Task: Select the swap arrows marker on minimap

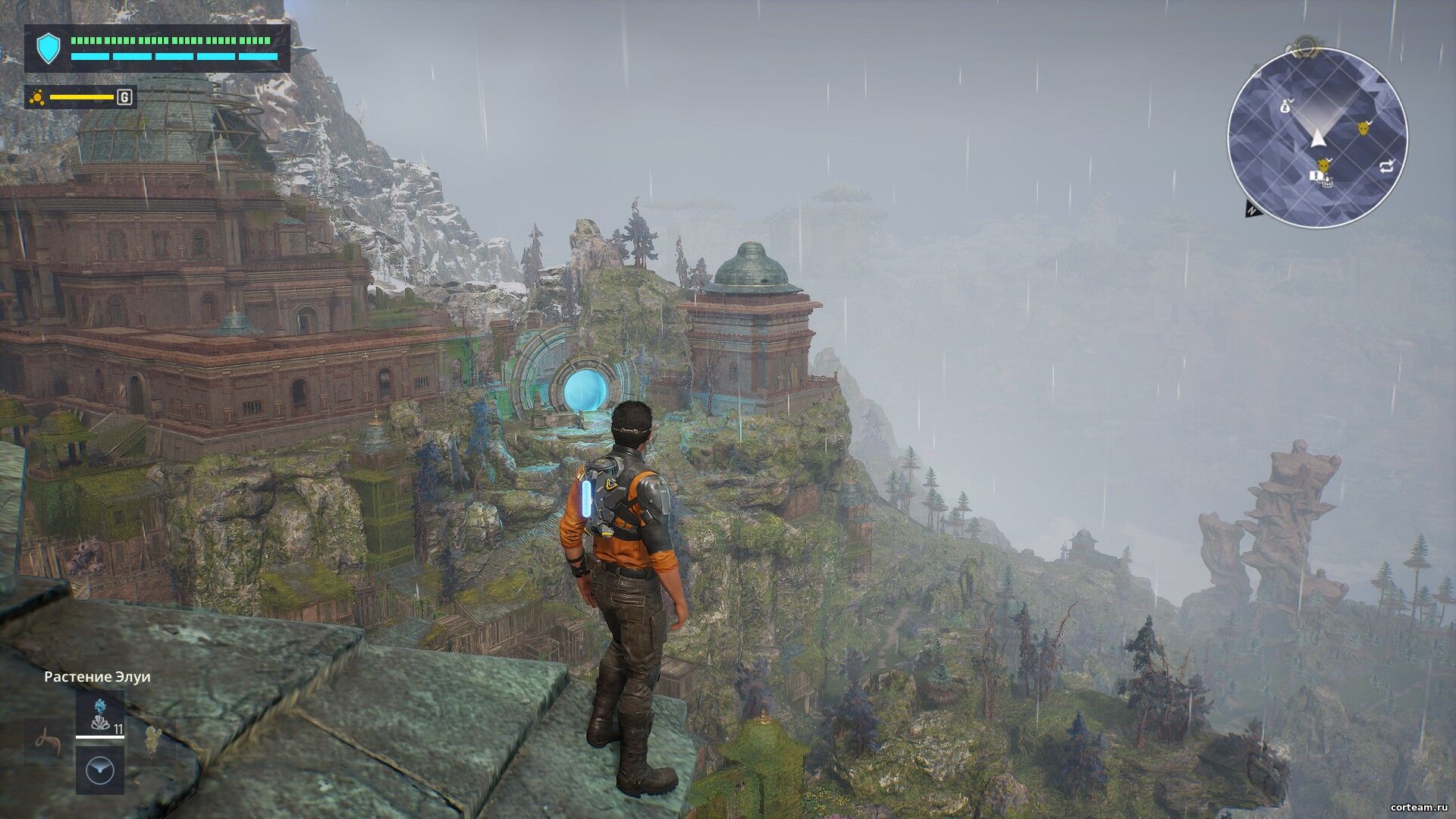Action: coord(1386,166)
